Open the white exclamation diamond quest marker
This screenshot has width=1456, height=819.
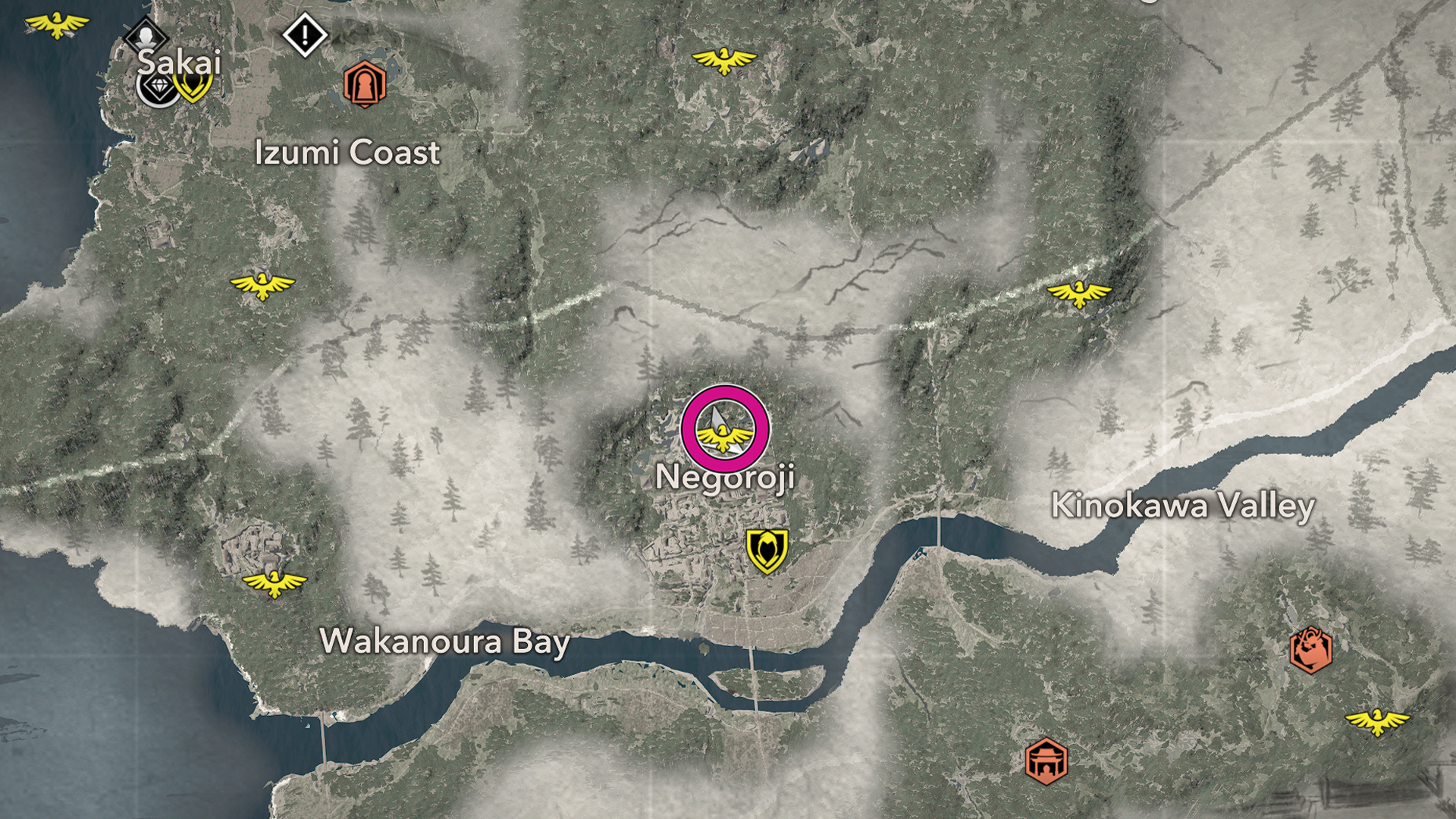pyautogui.click(x=305, y=34)
